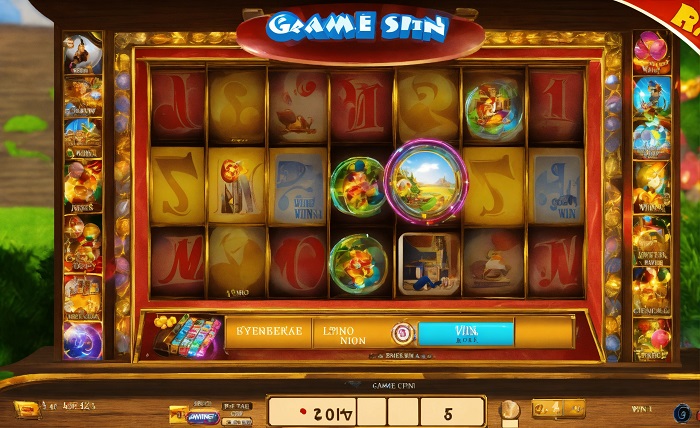Choose the LYNO NION button
The height and width of the screenshot is (428, 700).
tap(349, 332)
